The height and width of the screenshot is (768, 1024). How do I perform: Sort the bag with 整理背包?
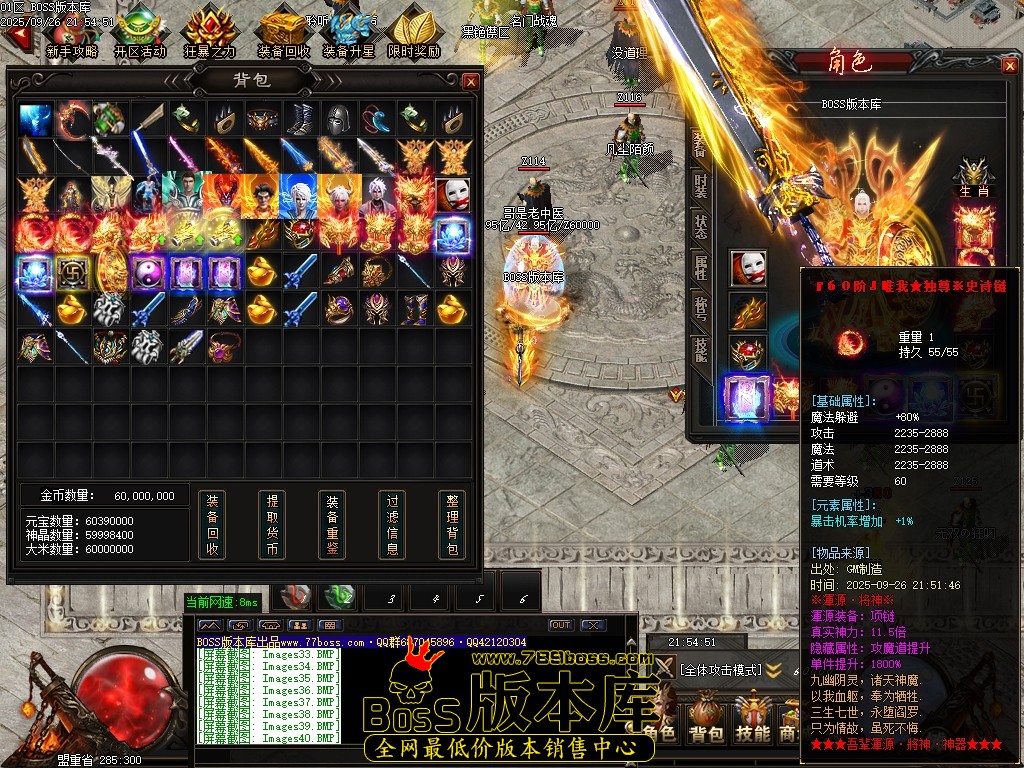pyautogui.click(x=452, y=524)
